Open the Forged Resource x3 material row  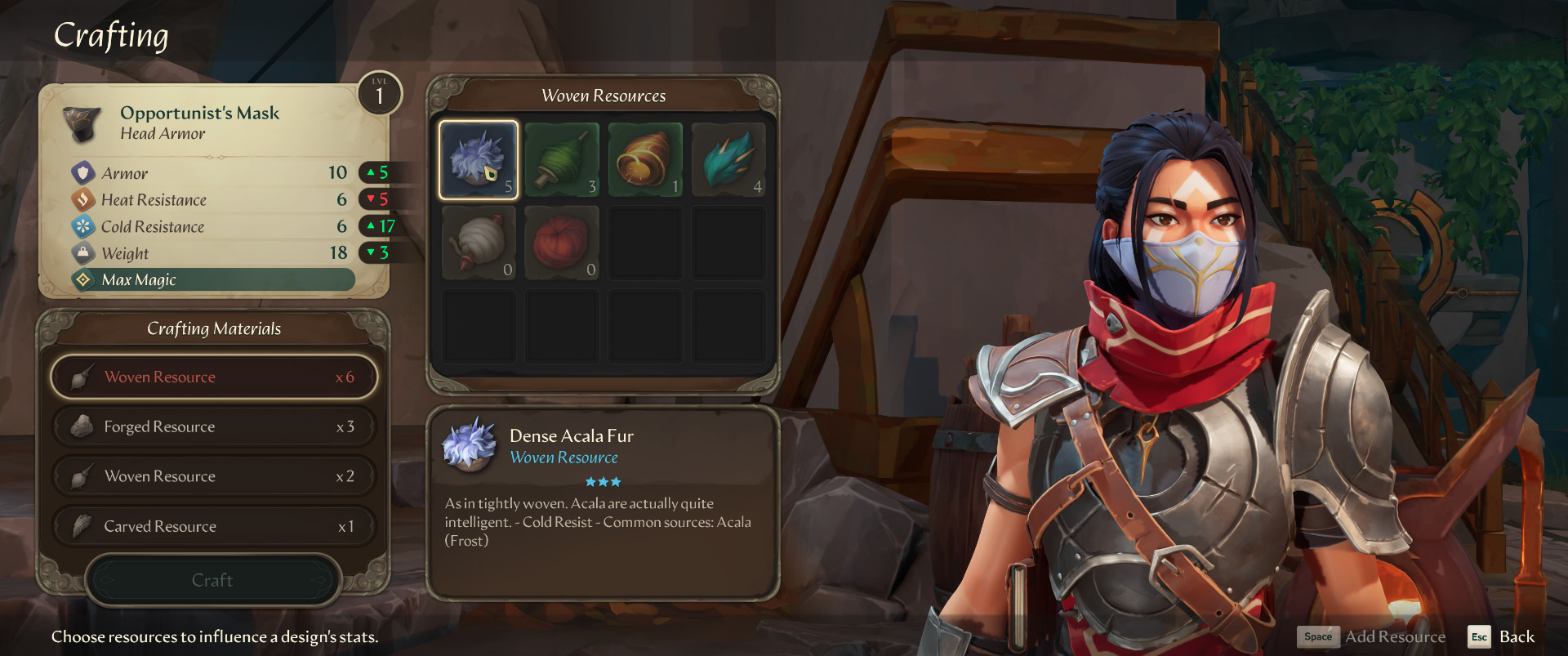click(214, 427)
